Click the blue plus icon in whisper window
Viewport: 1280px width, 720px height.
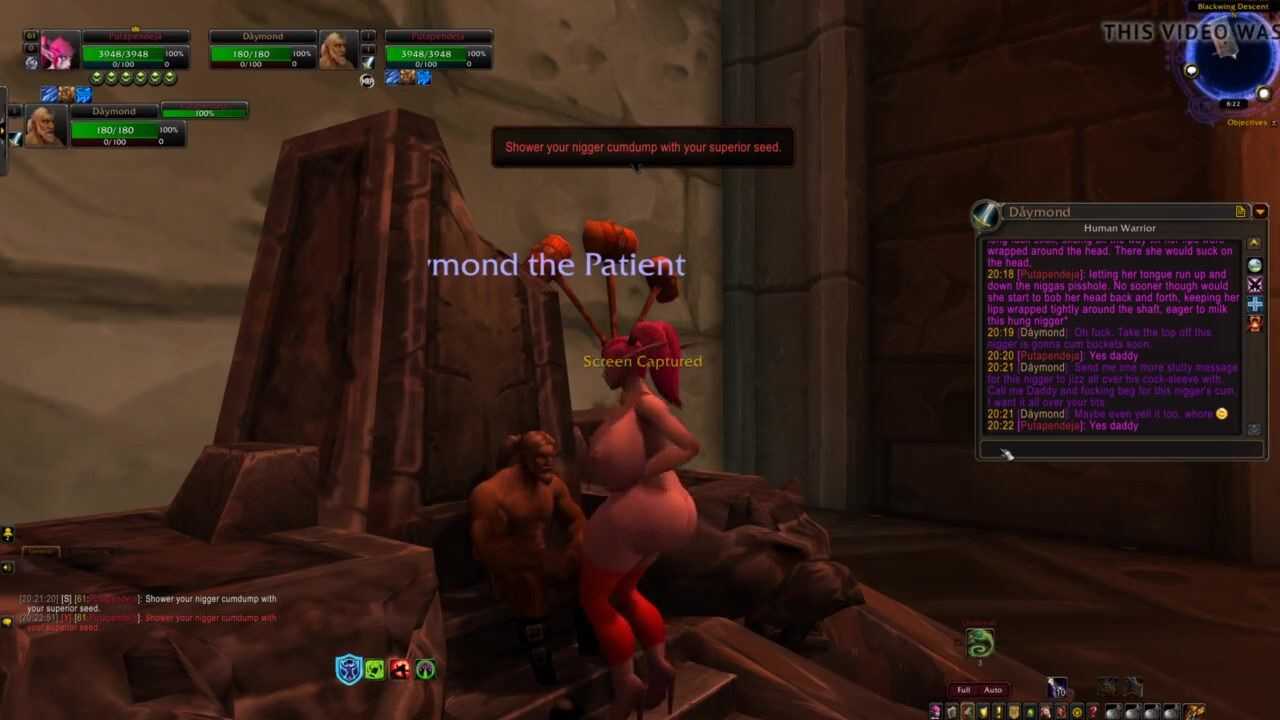[1255, 304]
